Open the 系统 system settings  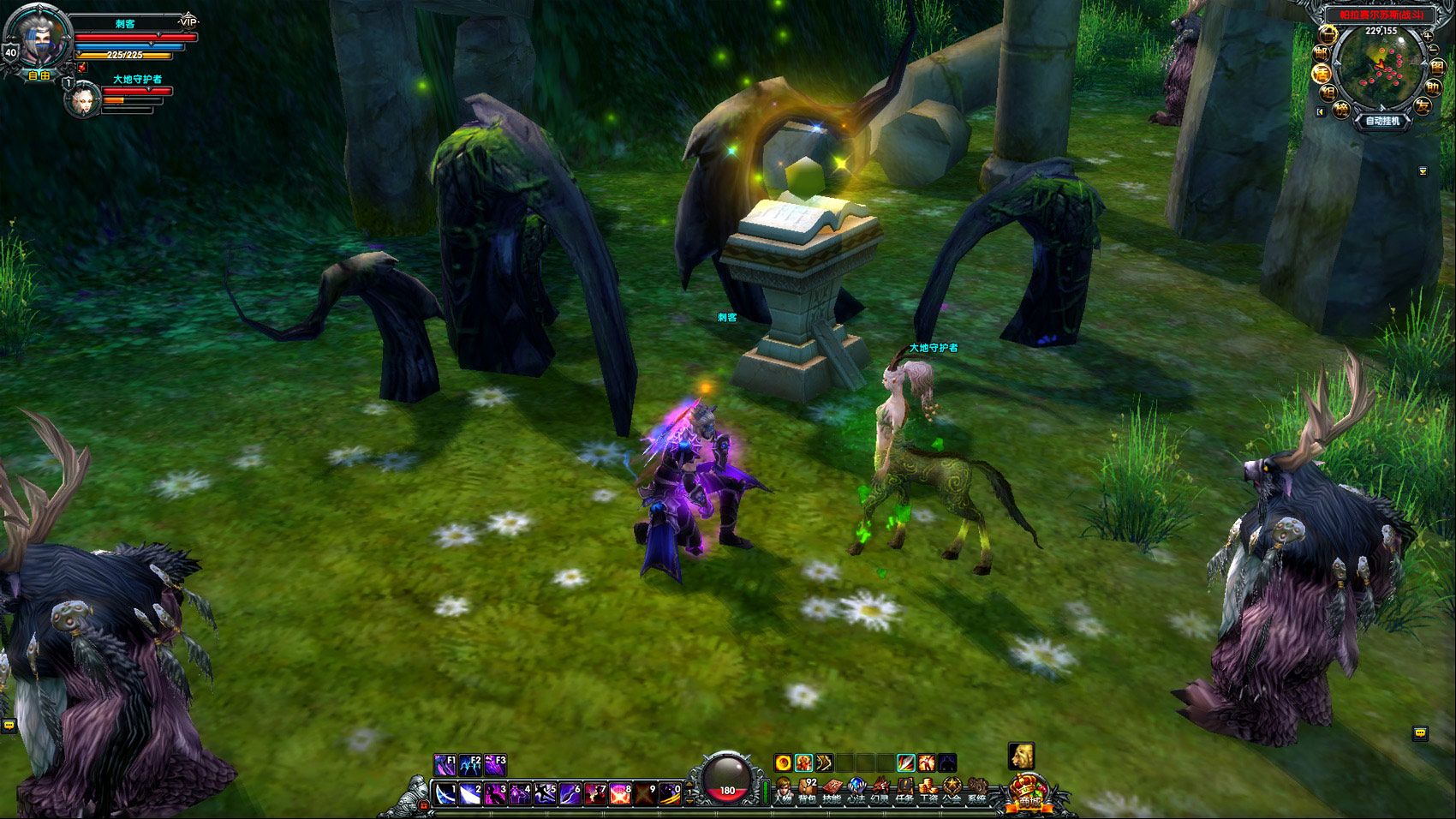(976, 791)
